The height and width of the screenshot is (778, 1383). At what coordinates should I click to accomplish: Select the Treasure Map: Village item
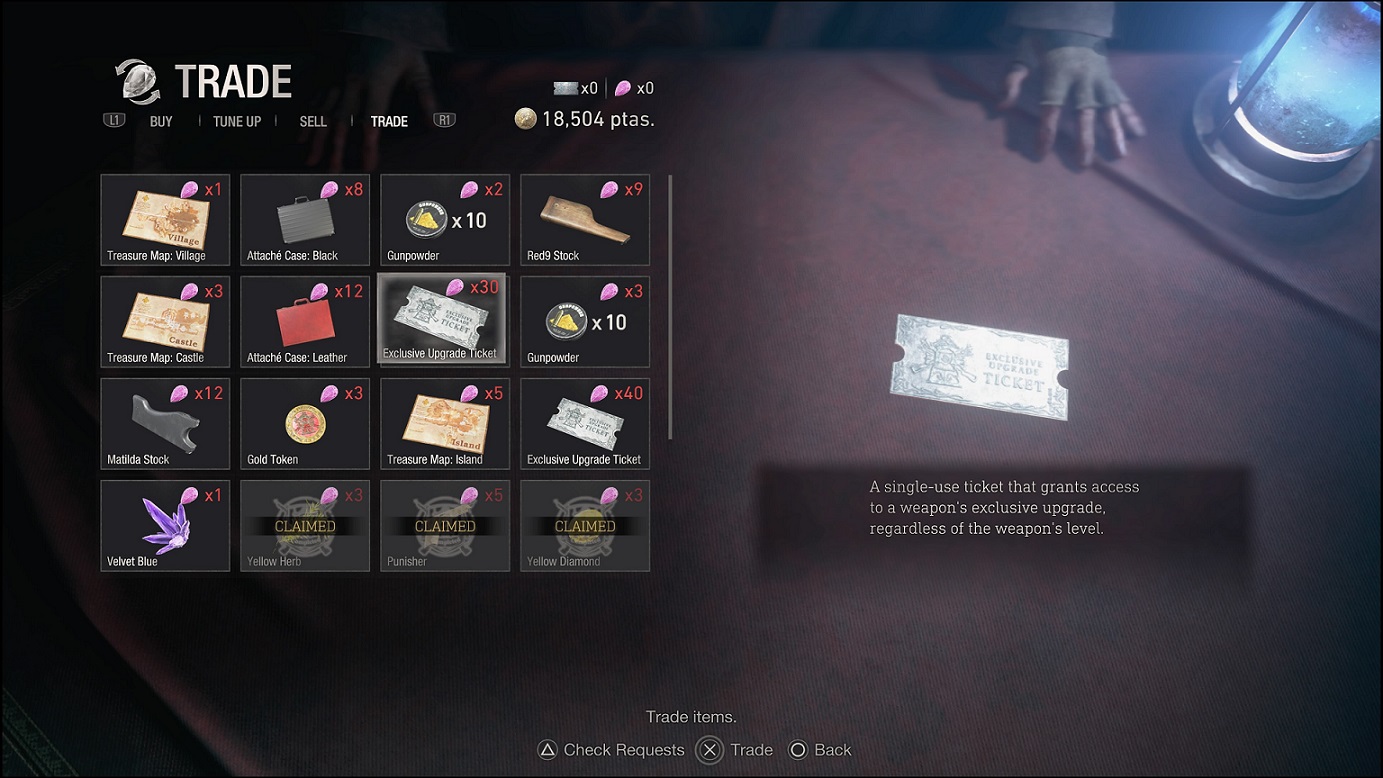coord(164,219)
